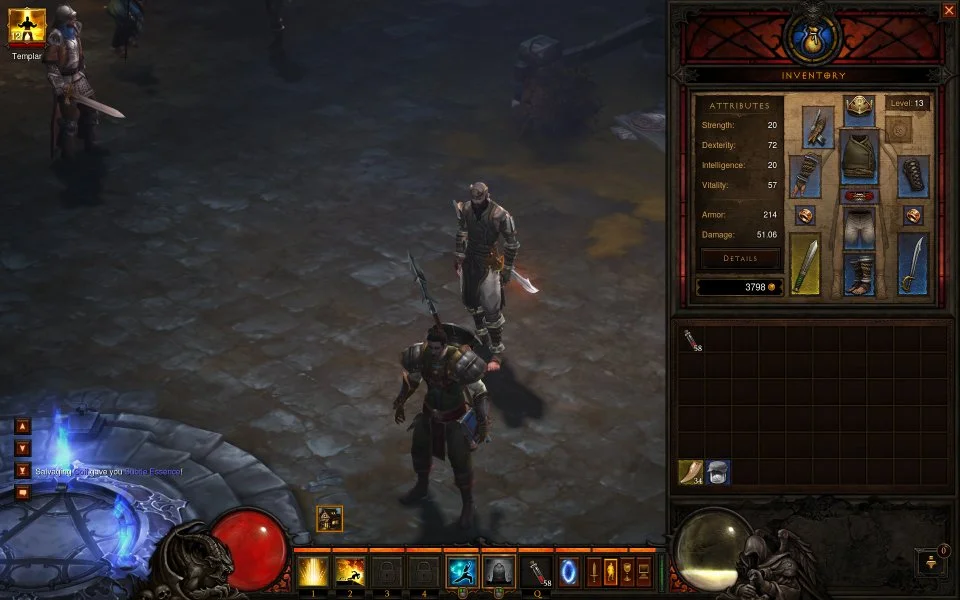Open the goblet menu button
This screenshot has width=960, height=600.
(626, 572)
